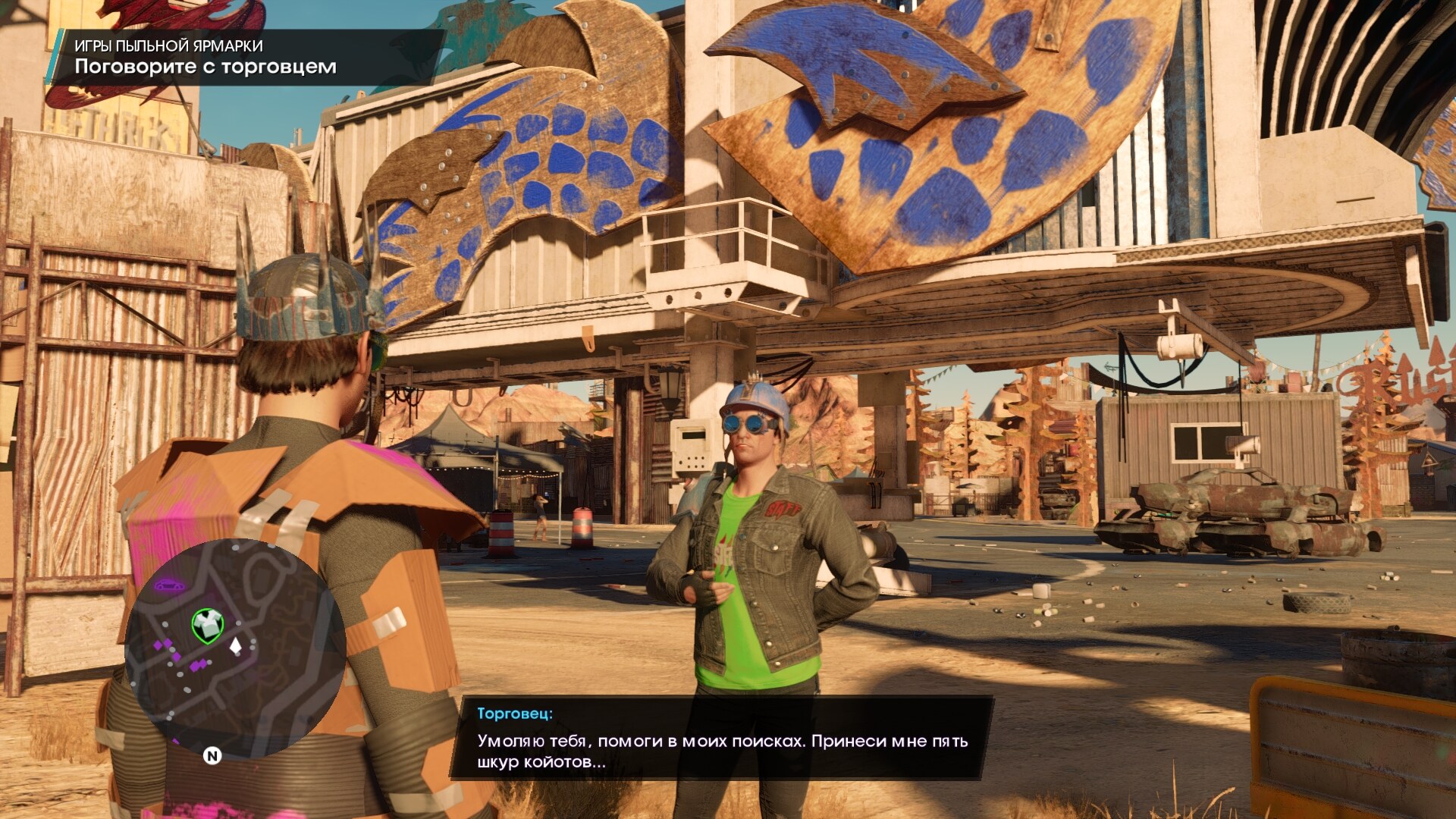Click the purple car marker on minimap
Viewport: 1456px width, 819px height.
click(x=169, y=585)
